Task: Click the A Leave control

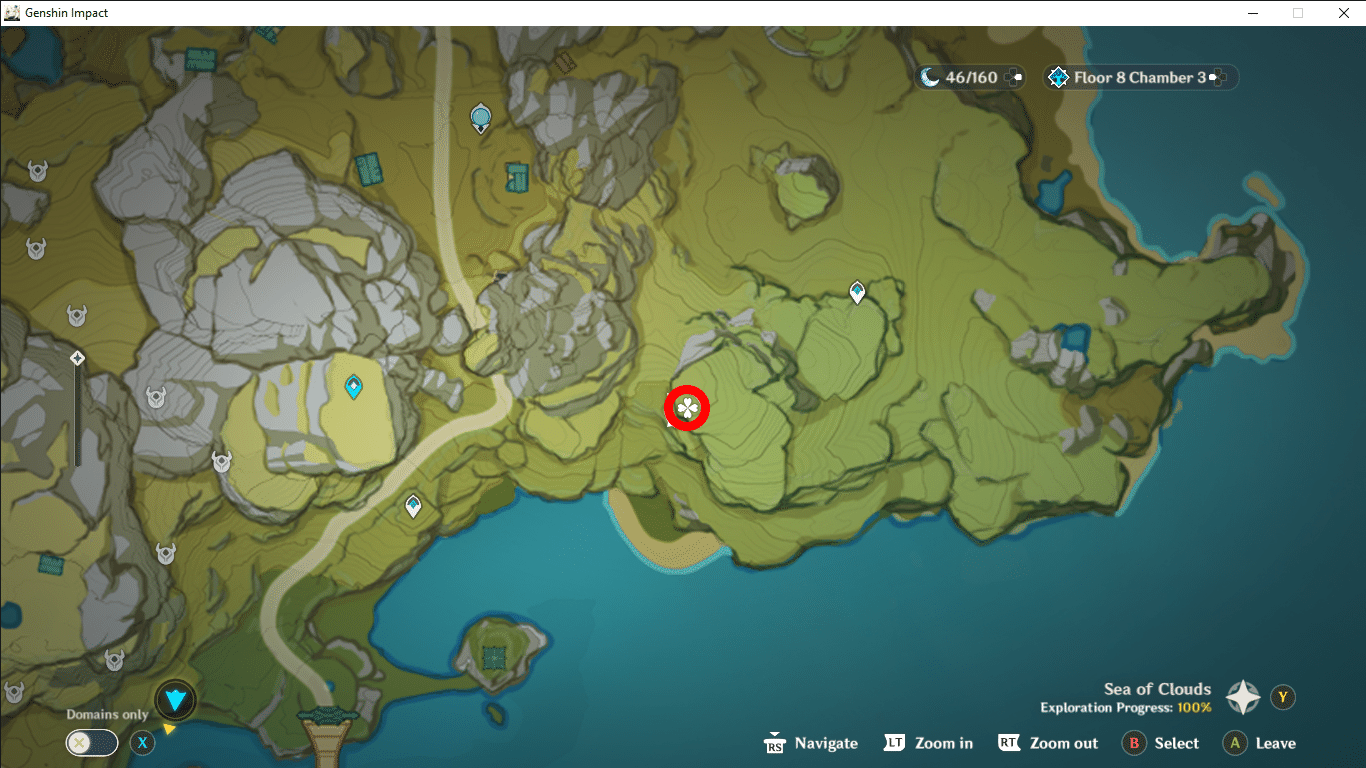Action: pyautogui.click(x=1258, y=743)
